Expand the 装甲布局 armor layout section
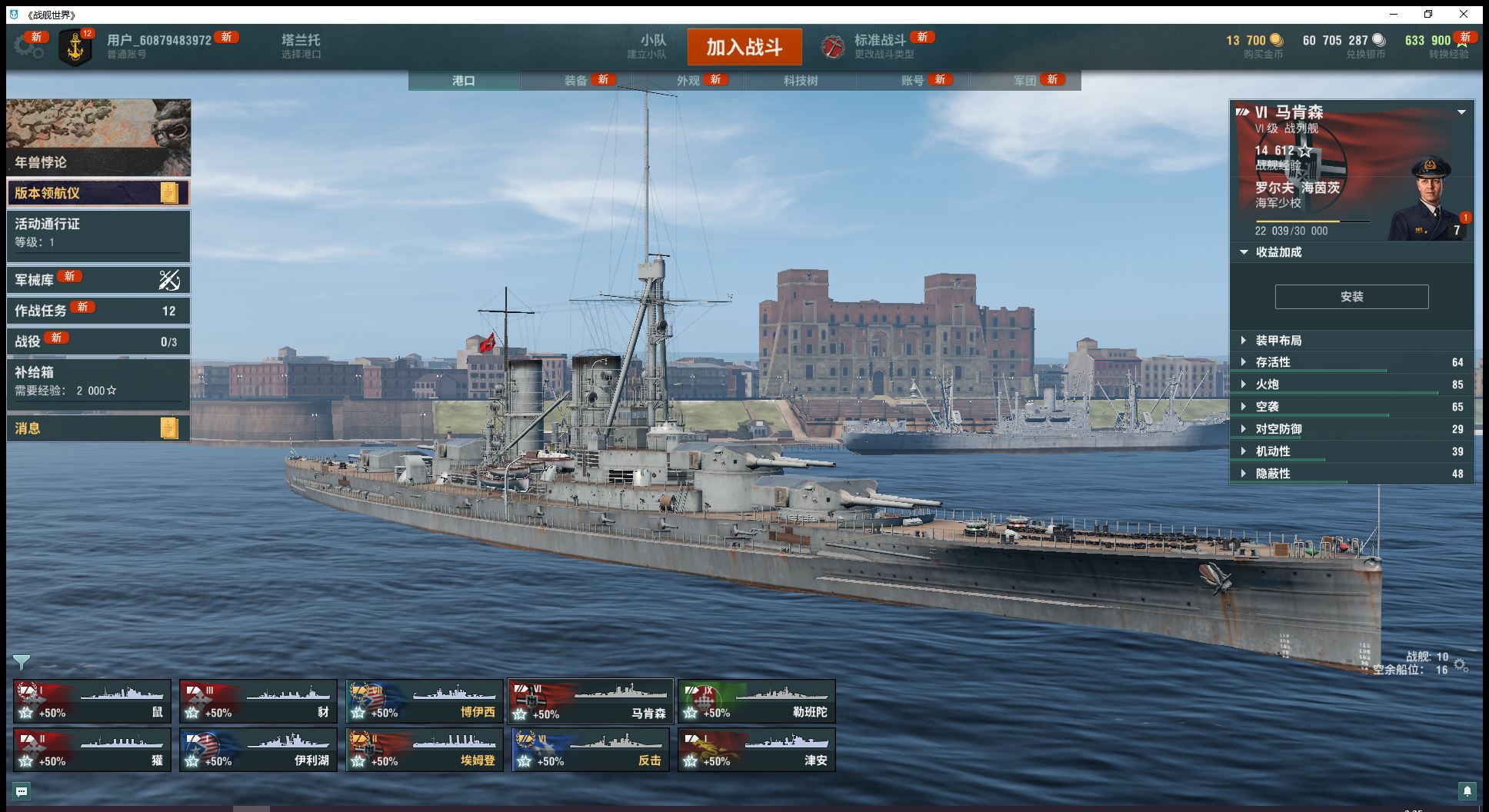Screen dimensions: 1489x812 click(1278, 341)
